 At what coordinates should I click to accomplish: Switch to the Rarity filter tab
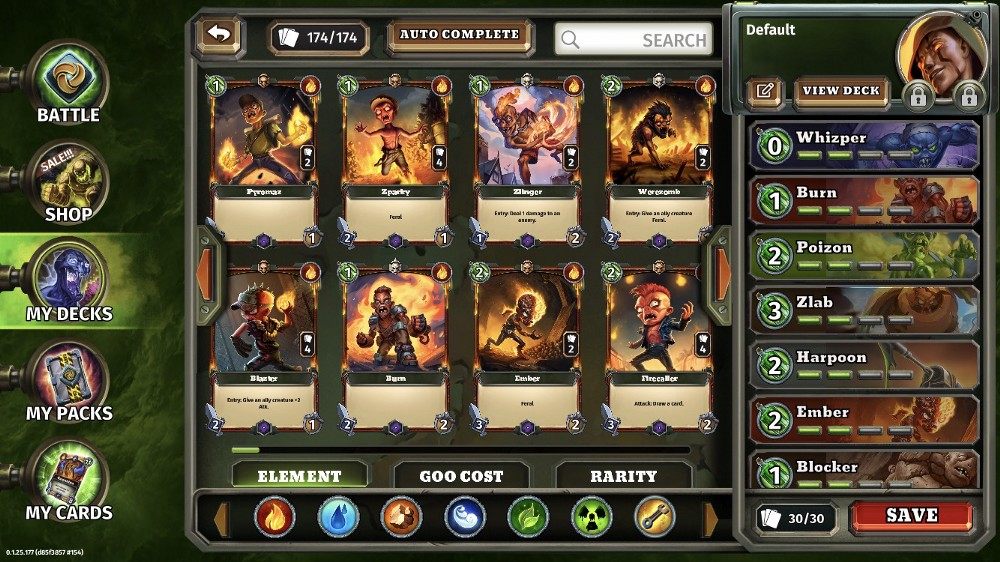(623, 476)
